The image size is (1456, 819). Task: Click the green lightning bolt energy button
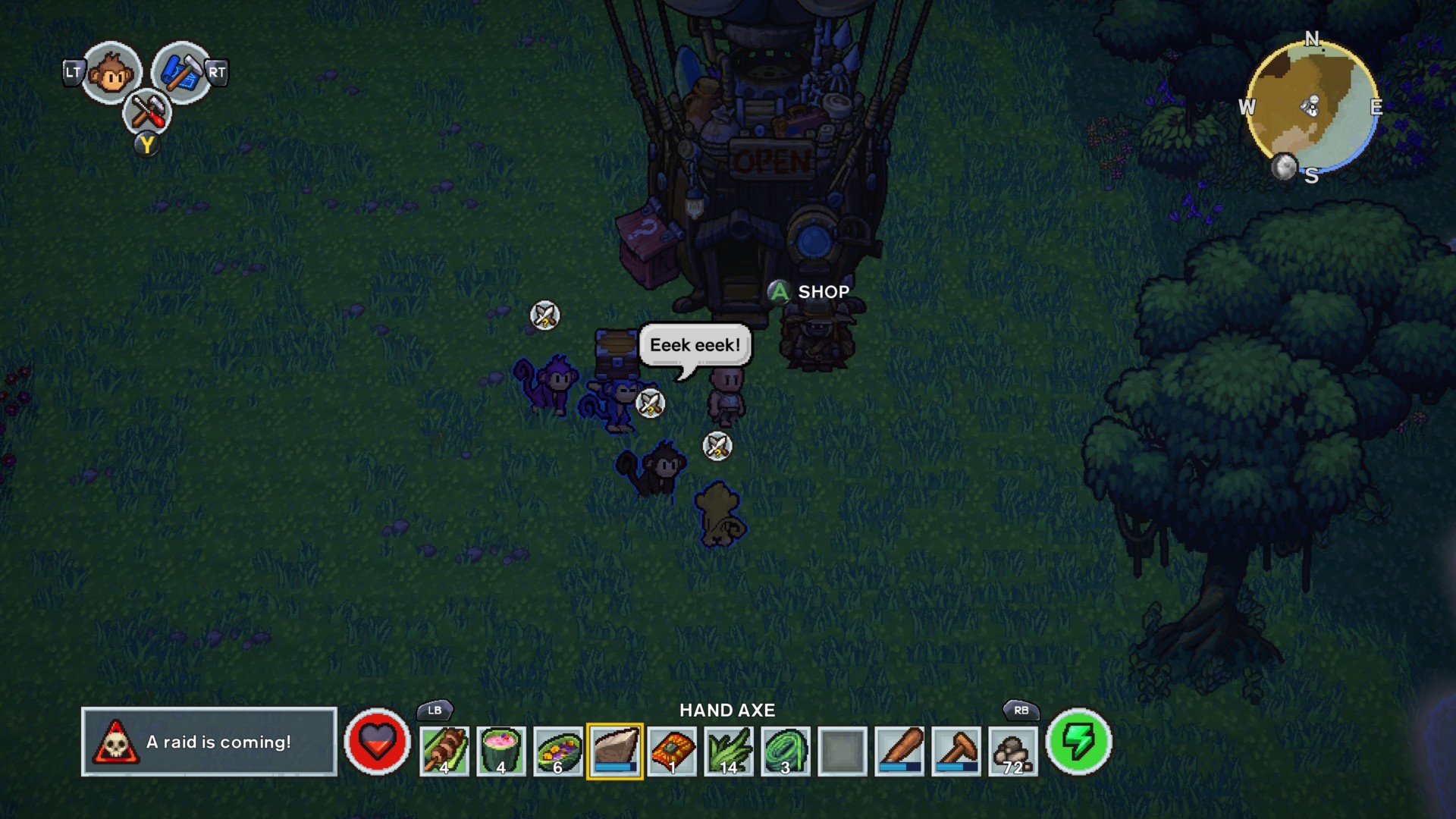pos(1078,742)
